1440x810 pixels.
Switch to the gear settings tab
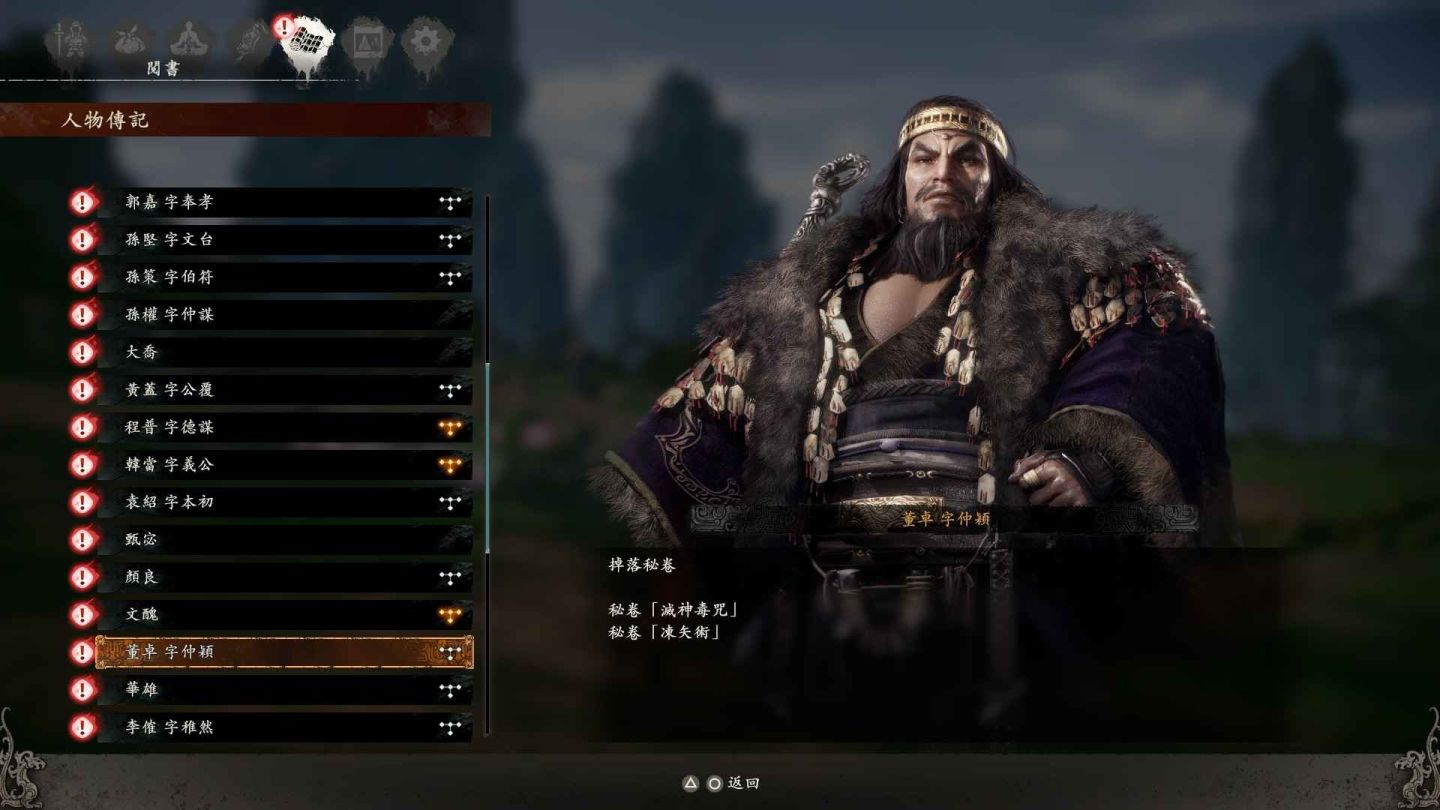click(x=426, y=43)
